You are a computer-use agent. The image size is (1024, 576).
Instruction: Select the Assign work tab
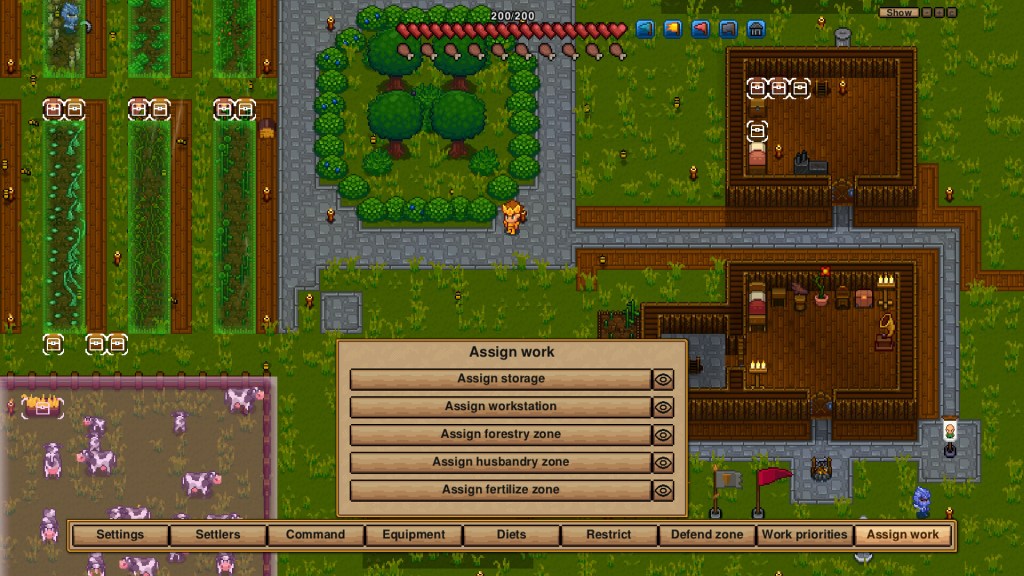(903, 535)
